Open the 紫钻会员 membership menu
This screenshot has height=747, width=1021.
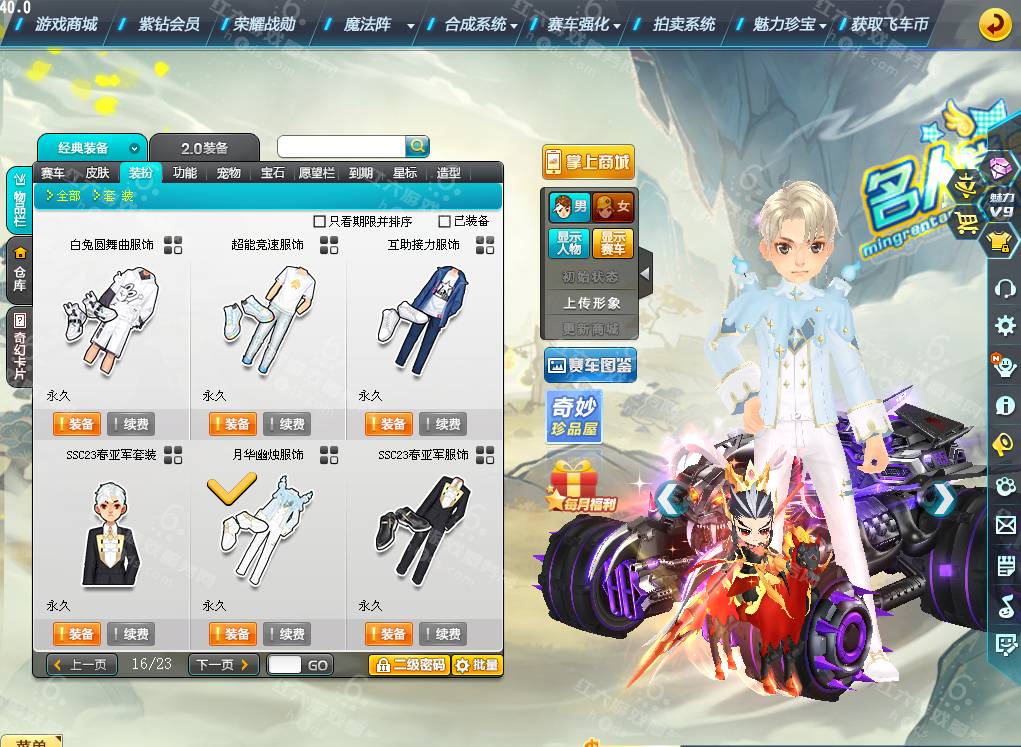(x=168, y=24)
